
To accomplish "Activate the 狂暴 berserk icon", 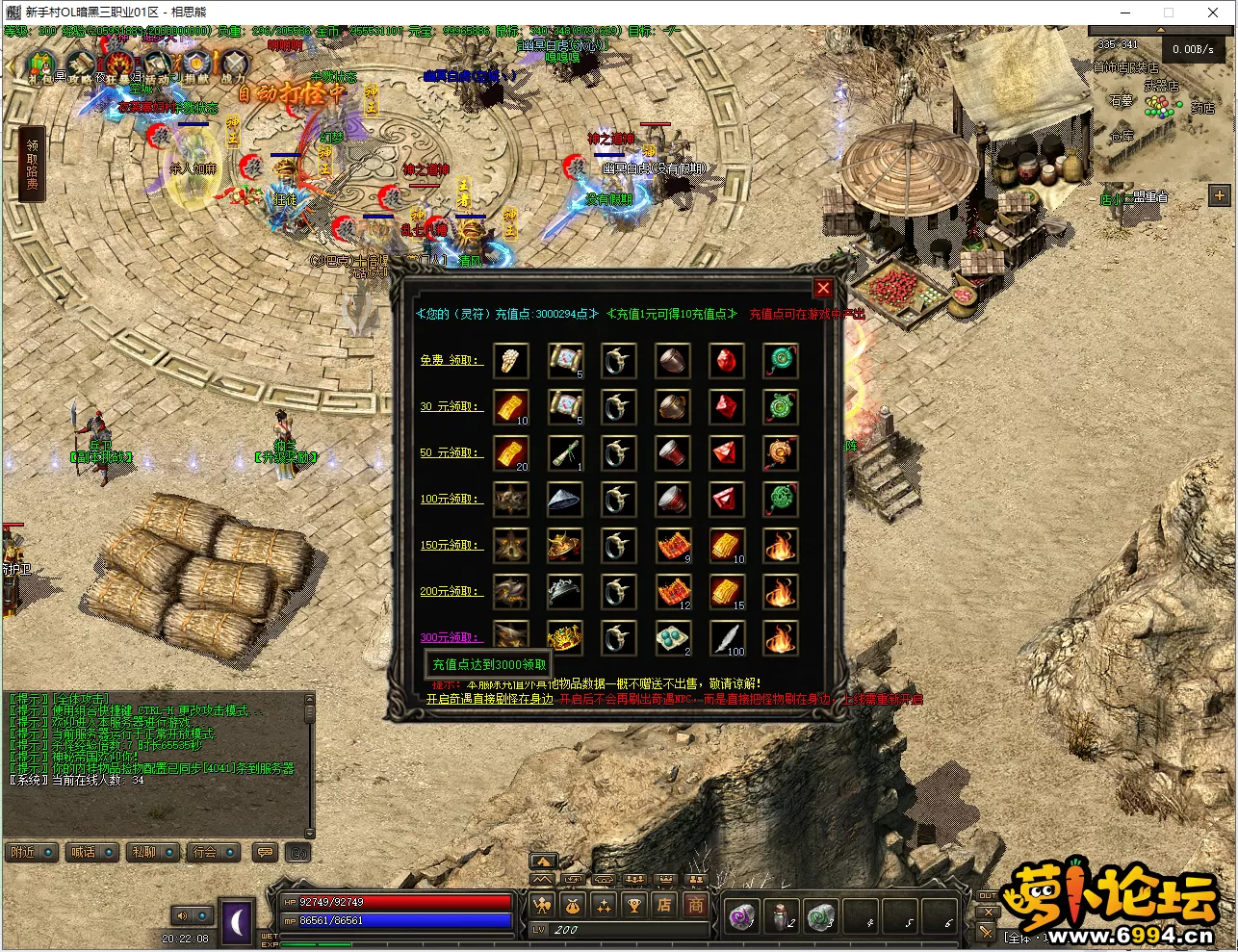I will pyautogui.click(x=119, y=67).
